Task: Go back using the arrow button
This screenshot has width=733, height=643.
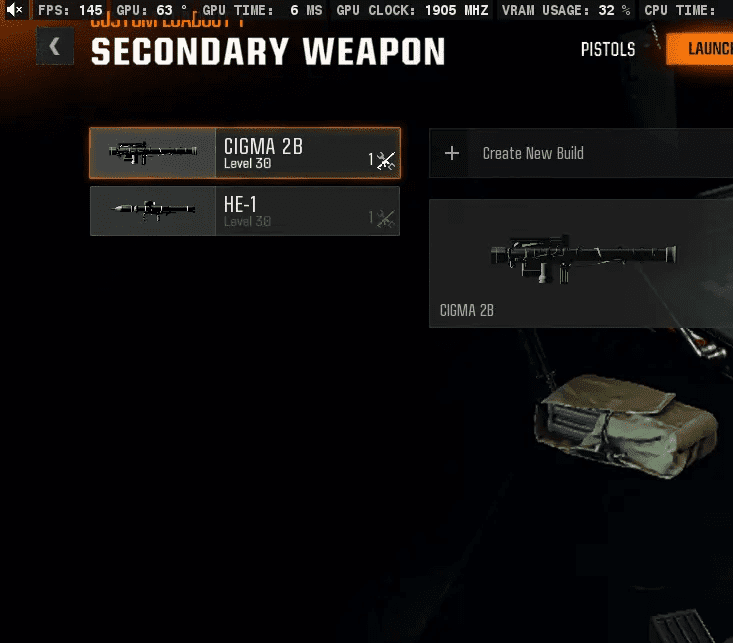Action: pyautogui.click(x=54, y=47)
